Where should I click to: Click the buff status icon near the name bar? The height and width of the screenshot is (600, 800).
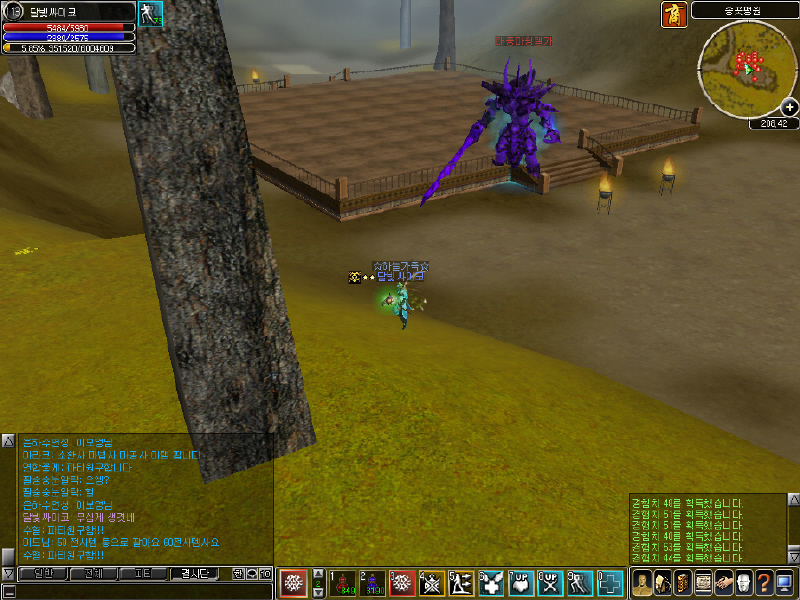click(150, 14)
